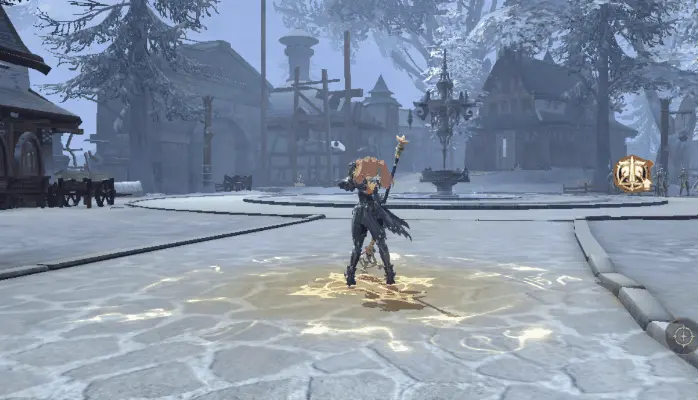698x400 pixels.
Task: Select the golden emblem waypoint marker
Action: pyautogui.click(x=632, y=173)
